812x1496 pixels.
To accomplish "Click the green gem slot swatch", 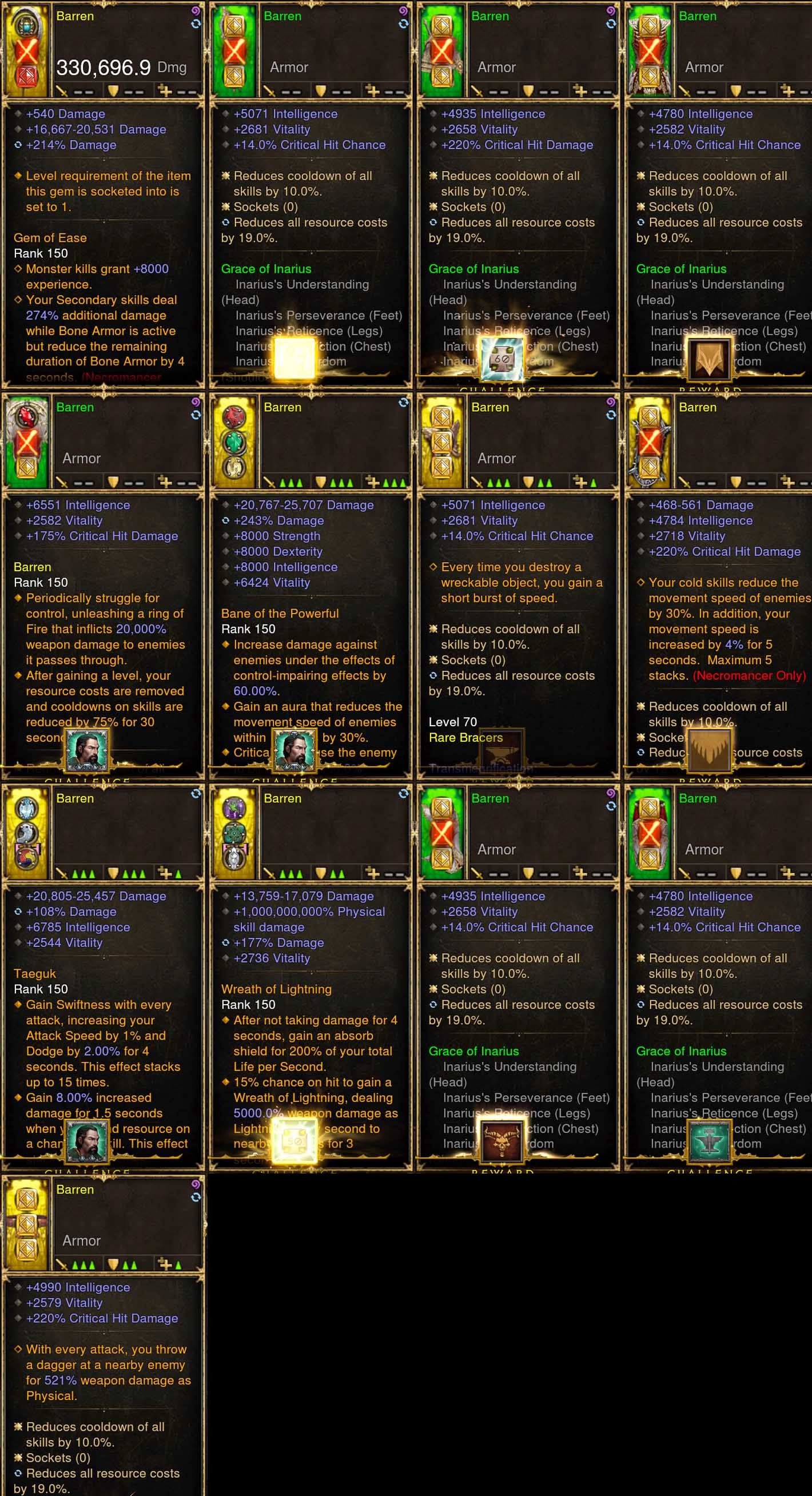I will [234, 443].
